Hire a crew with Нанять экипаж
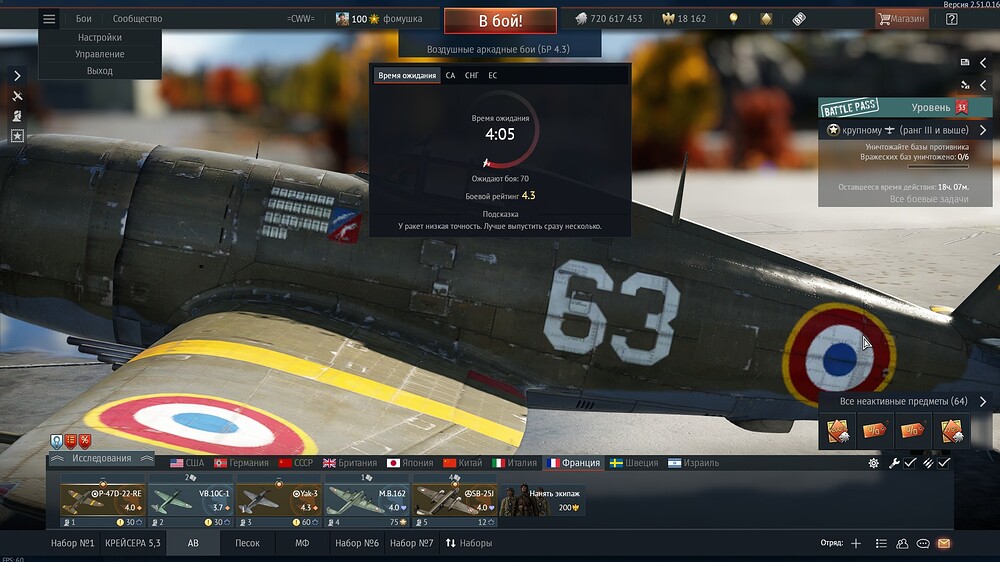The image size is (1000, 562). tap(543, 500)
